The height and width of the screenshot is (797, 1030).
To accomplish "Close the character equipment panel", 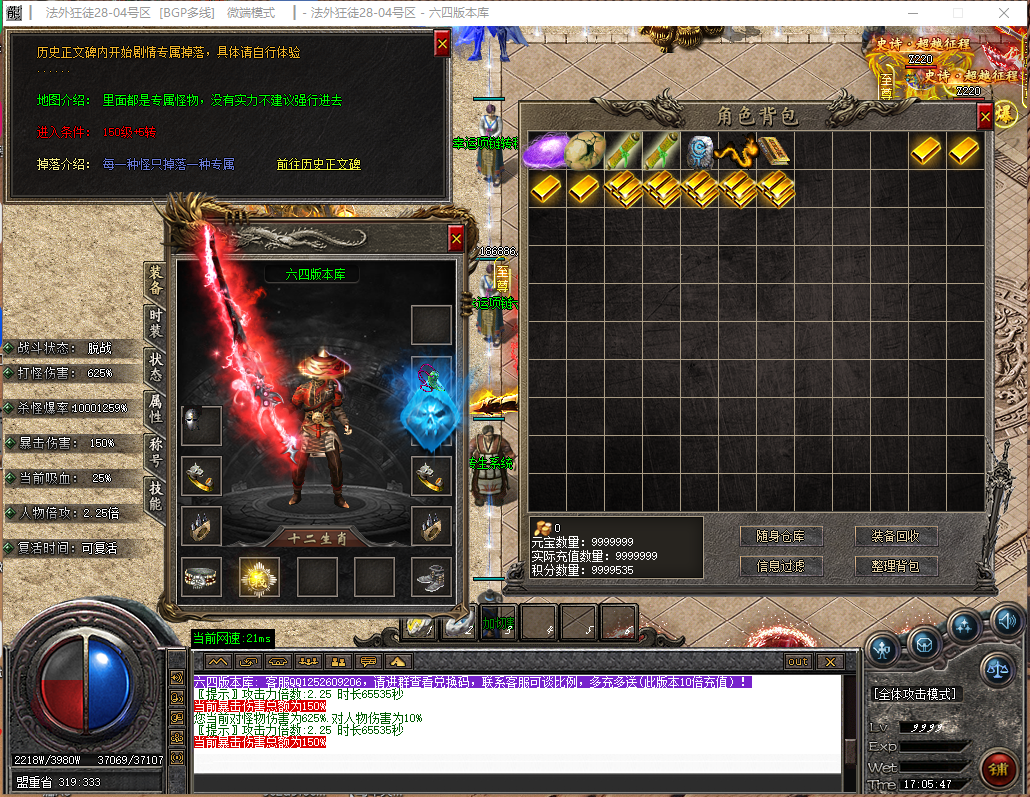I will 456,238.
